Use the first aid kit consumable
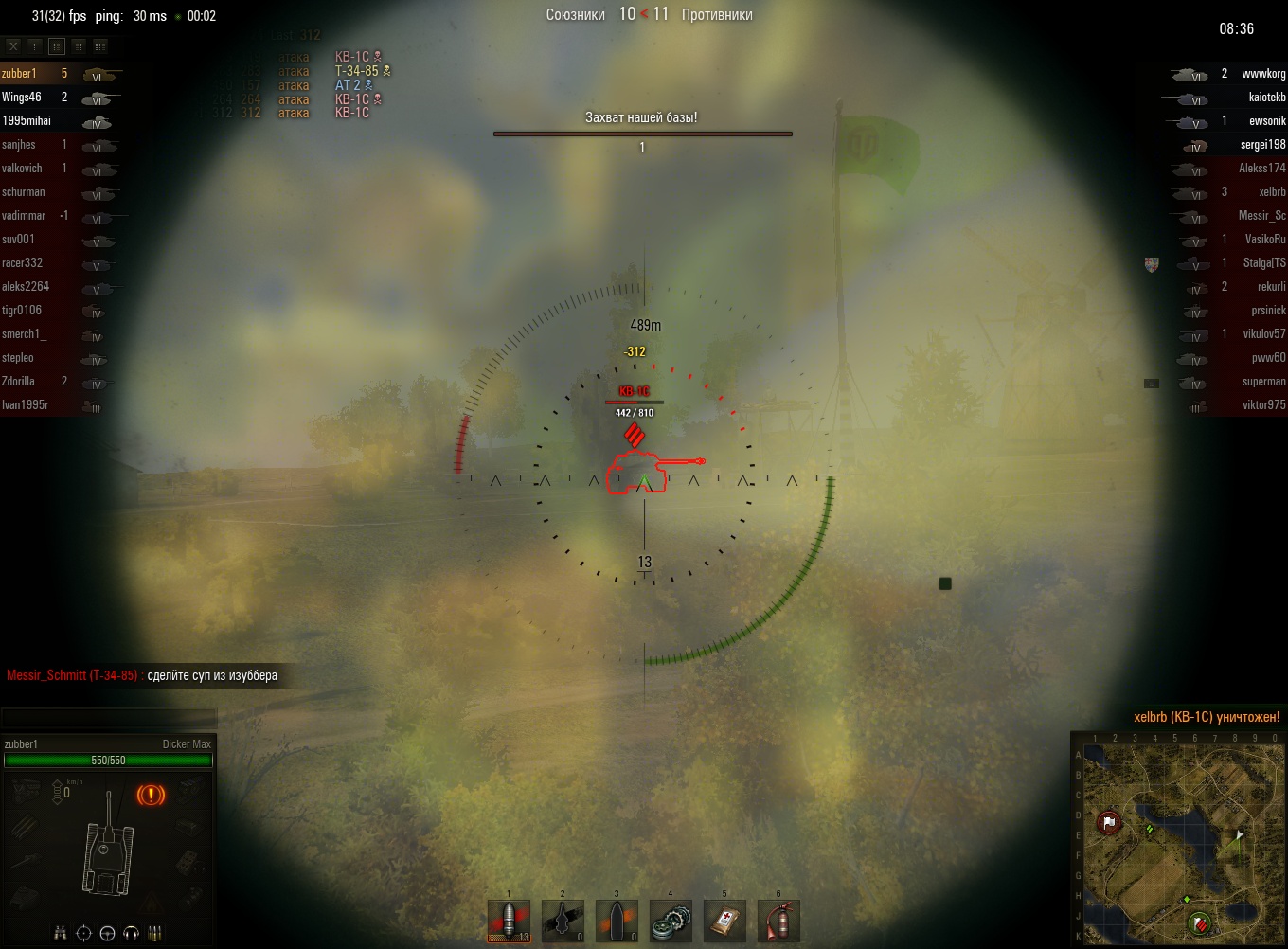This screenshot has width=1288, height=949. pos(724,921)
